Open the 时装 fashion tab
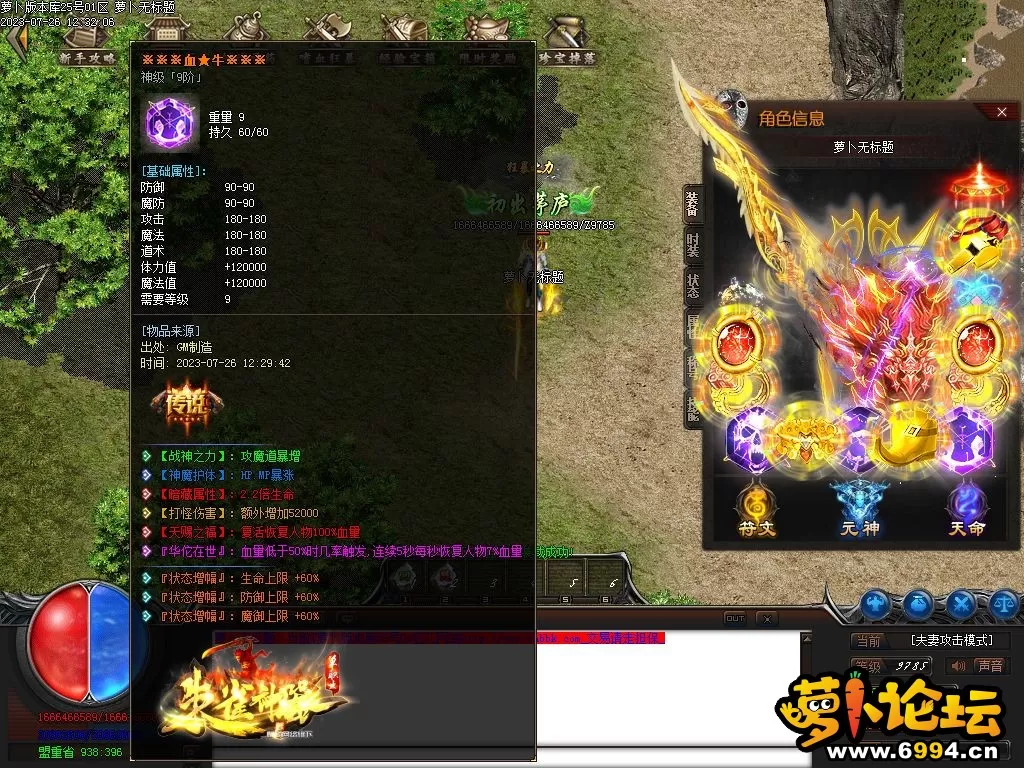 click(692, 245)
